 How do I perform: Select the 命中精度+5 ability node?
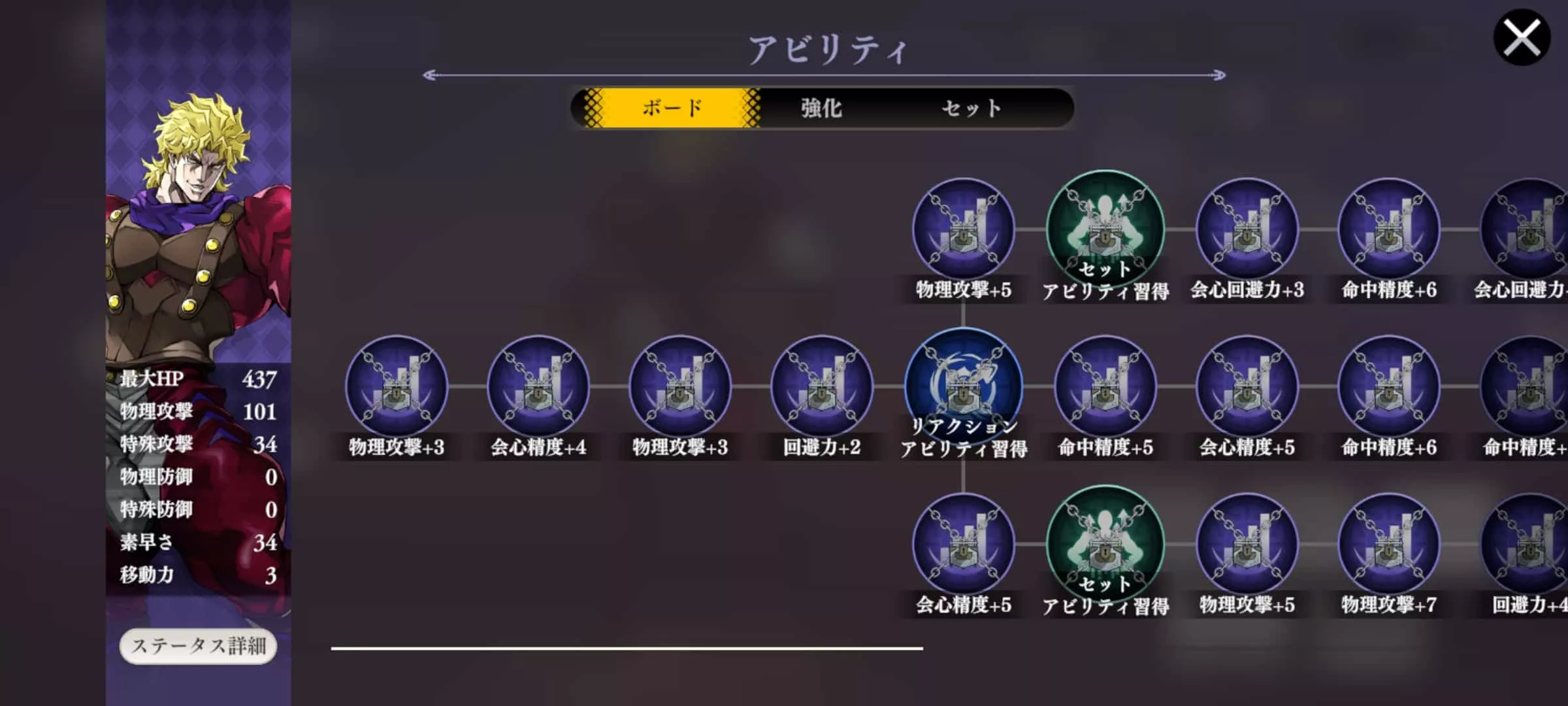click(1105, 387)
